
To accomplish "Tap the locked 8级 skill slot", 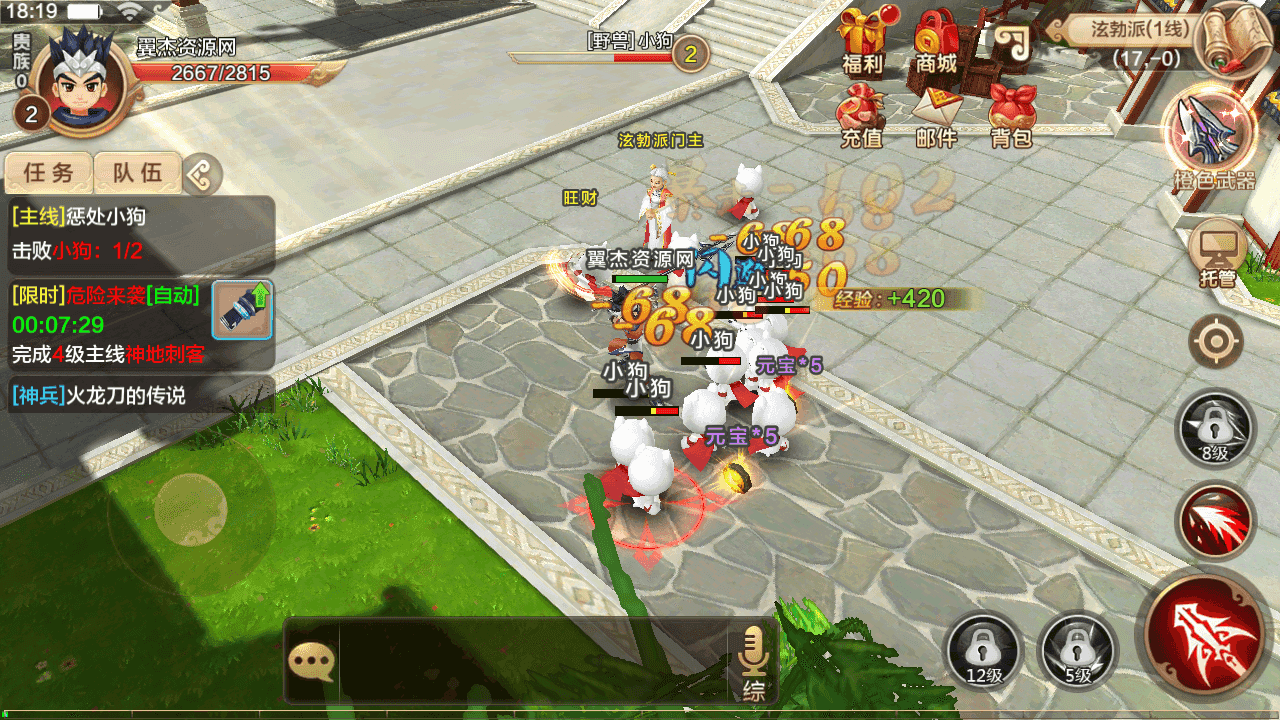I will (1215, 430).
